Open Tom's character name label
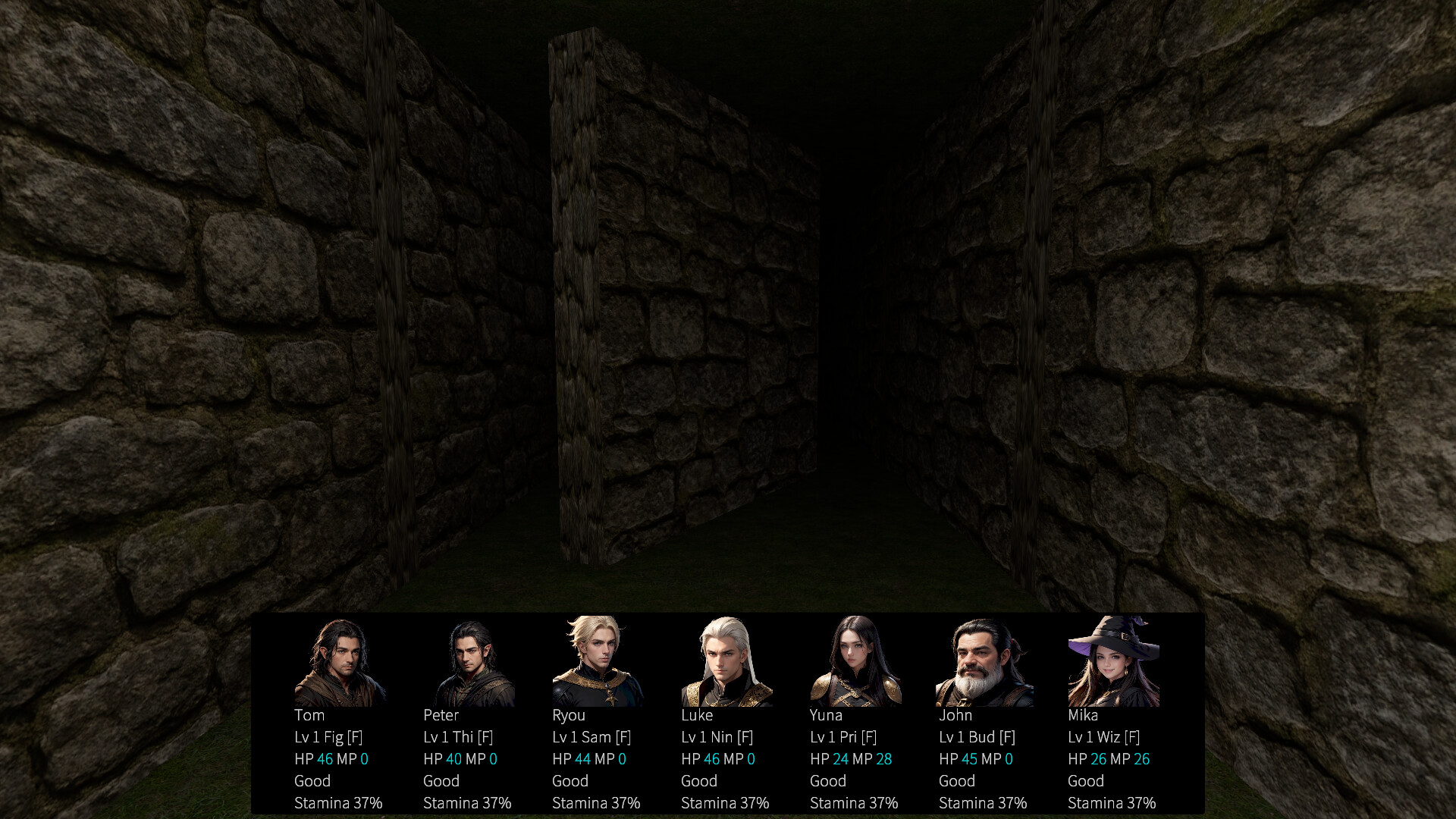Image resolution: width=1456 pixels, height=819 pixels. coord(309,715)
